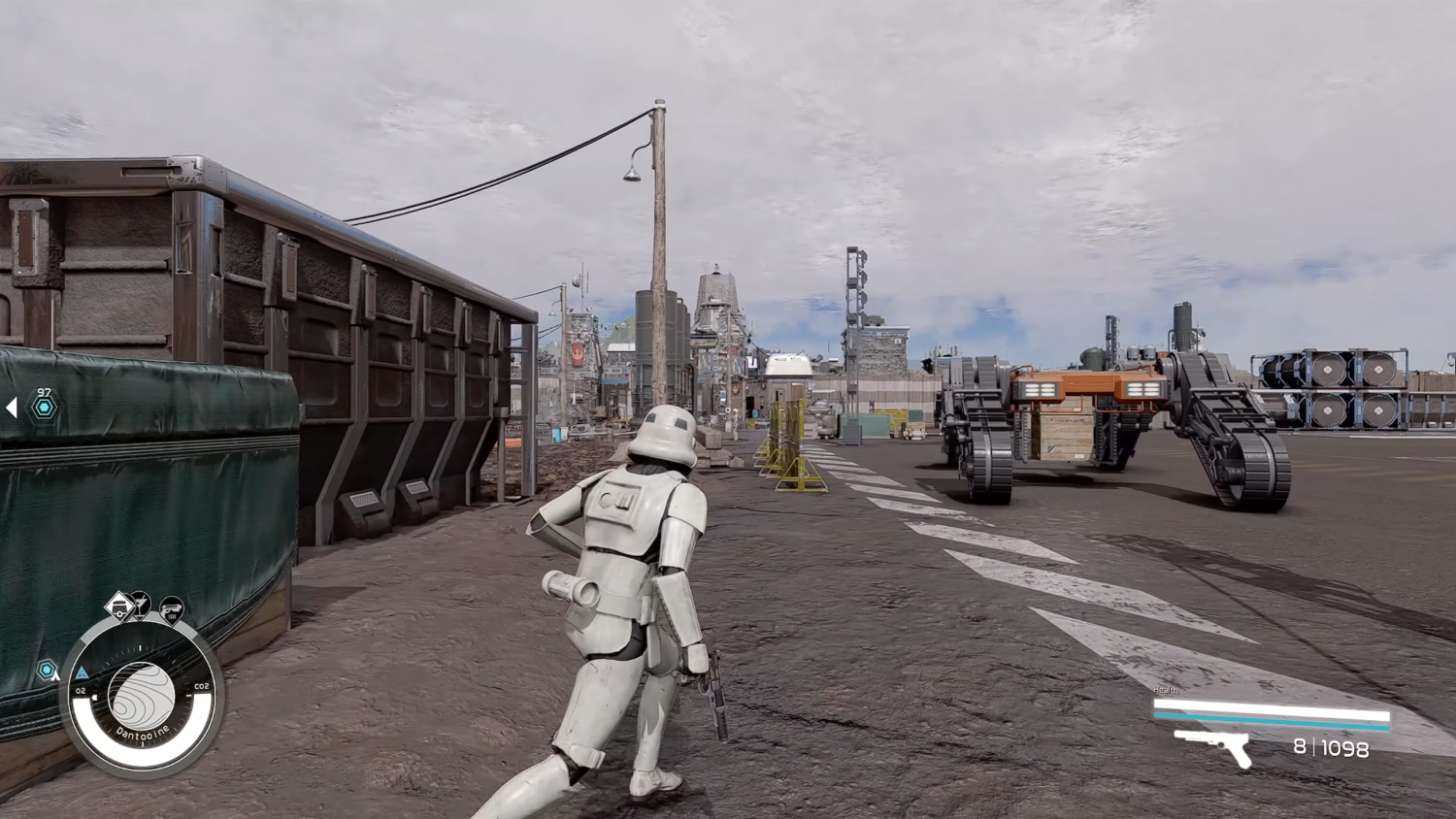Expand the left edge arrow panel
Screen dimensions: 1456x819
point(12,408)
